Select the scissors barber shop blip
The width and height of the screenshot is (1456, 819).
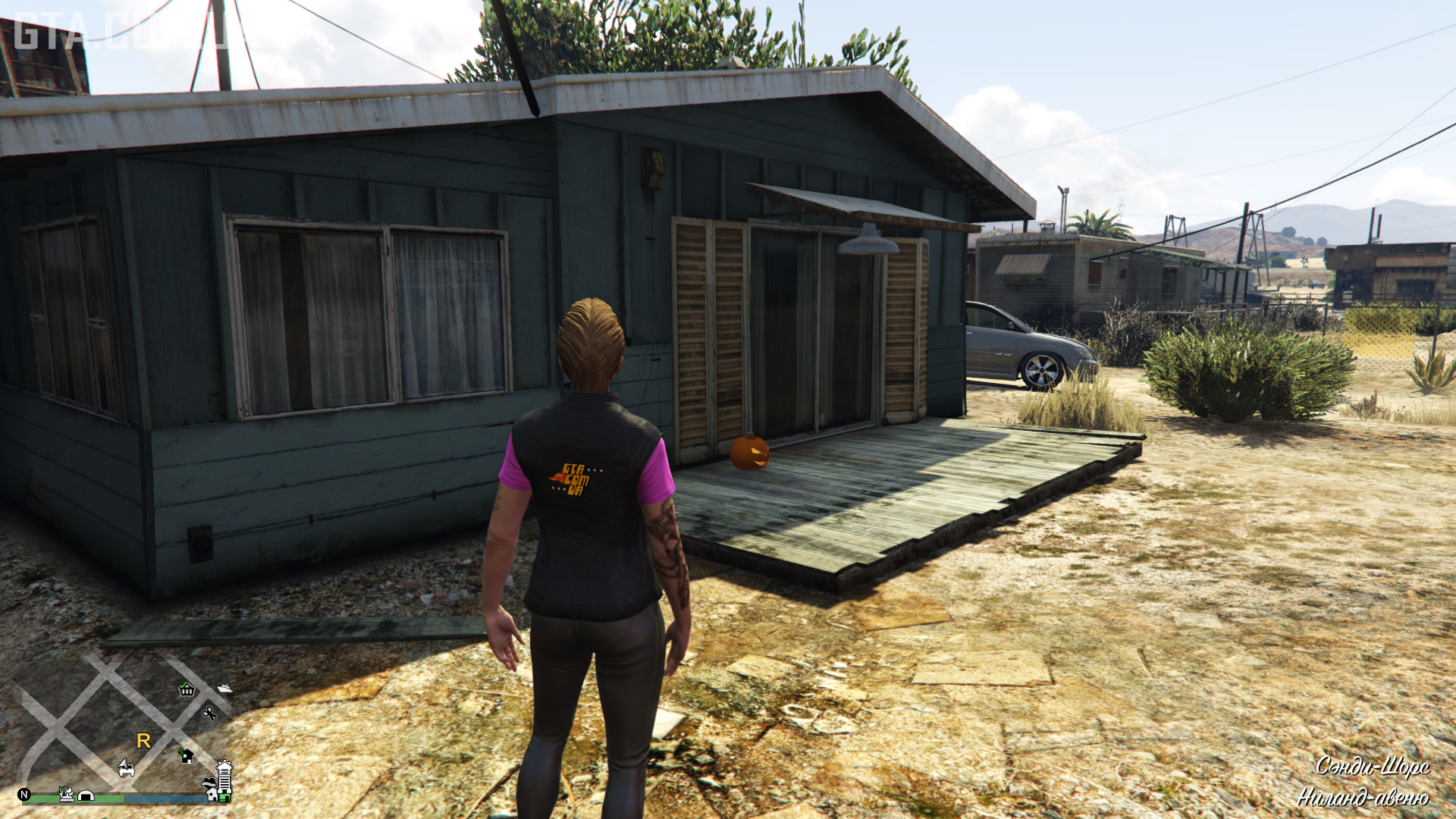point(209,712)
